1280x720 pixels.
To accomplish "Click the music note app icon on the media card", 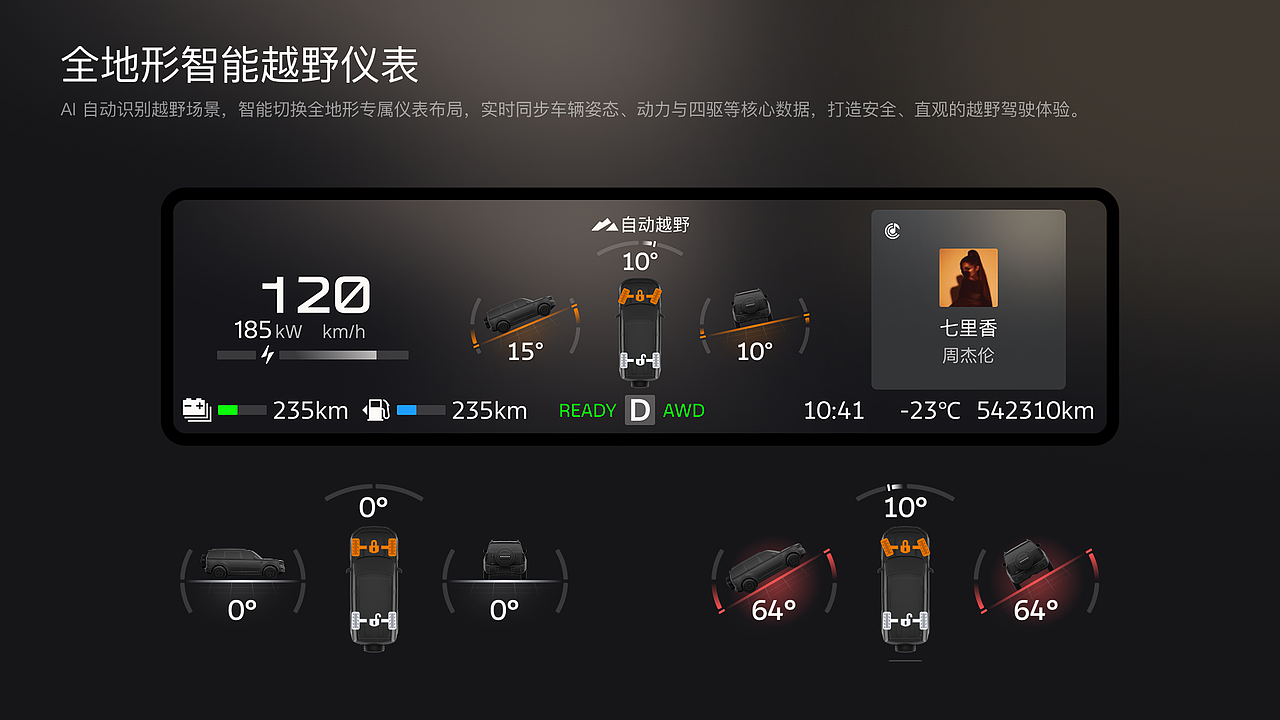I will tap(892, 229).
